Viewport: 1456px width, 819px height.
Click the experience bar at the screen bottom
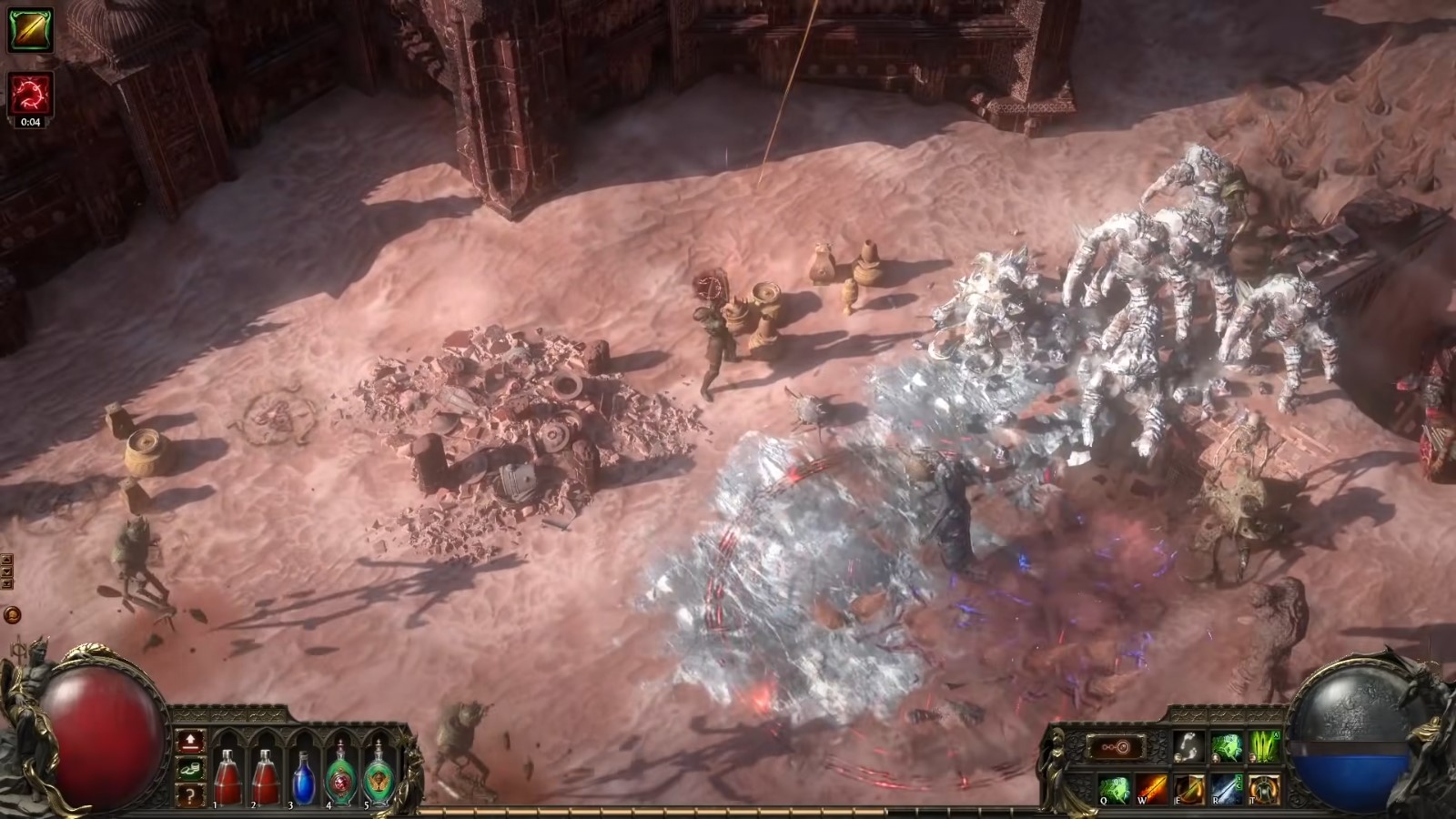tap(728, 813)
